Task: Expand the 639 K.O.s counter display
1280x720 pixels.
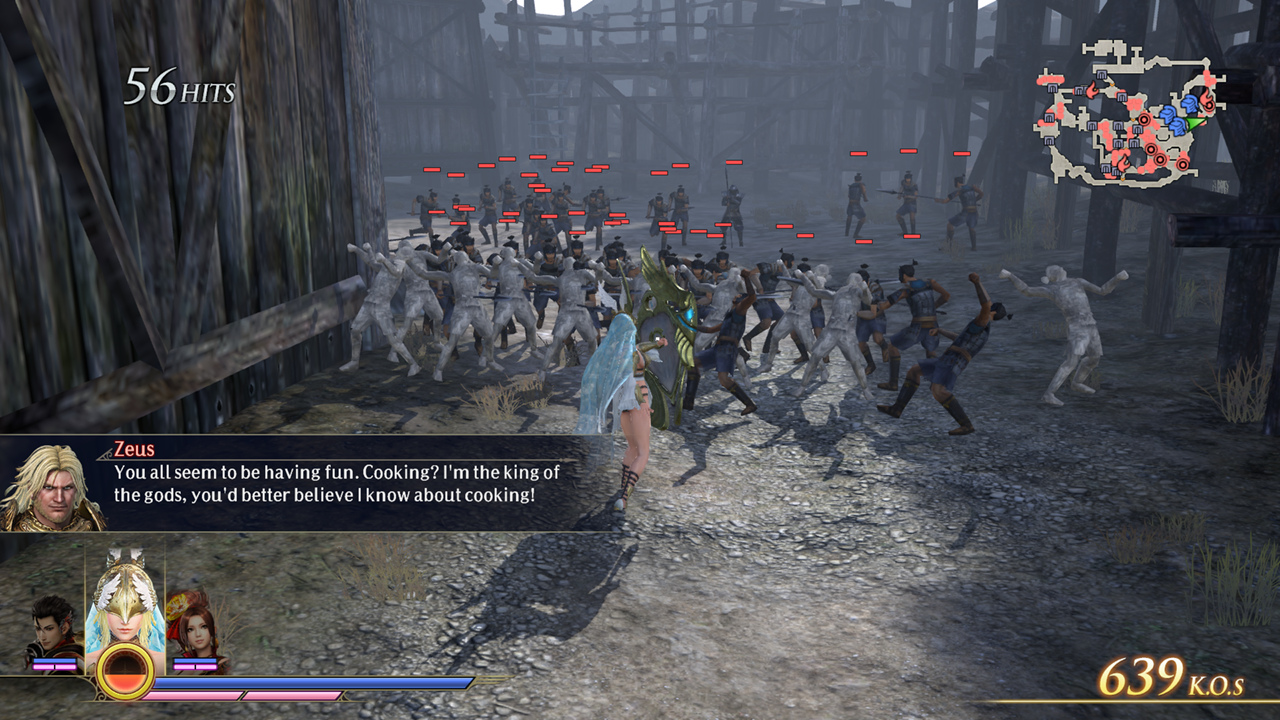Action: [x=1170, y=676]
